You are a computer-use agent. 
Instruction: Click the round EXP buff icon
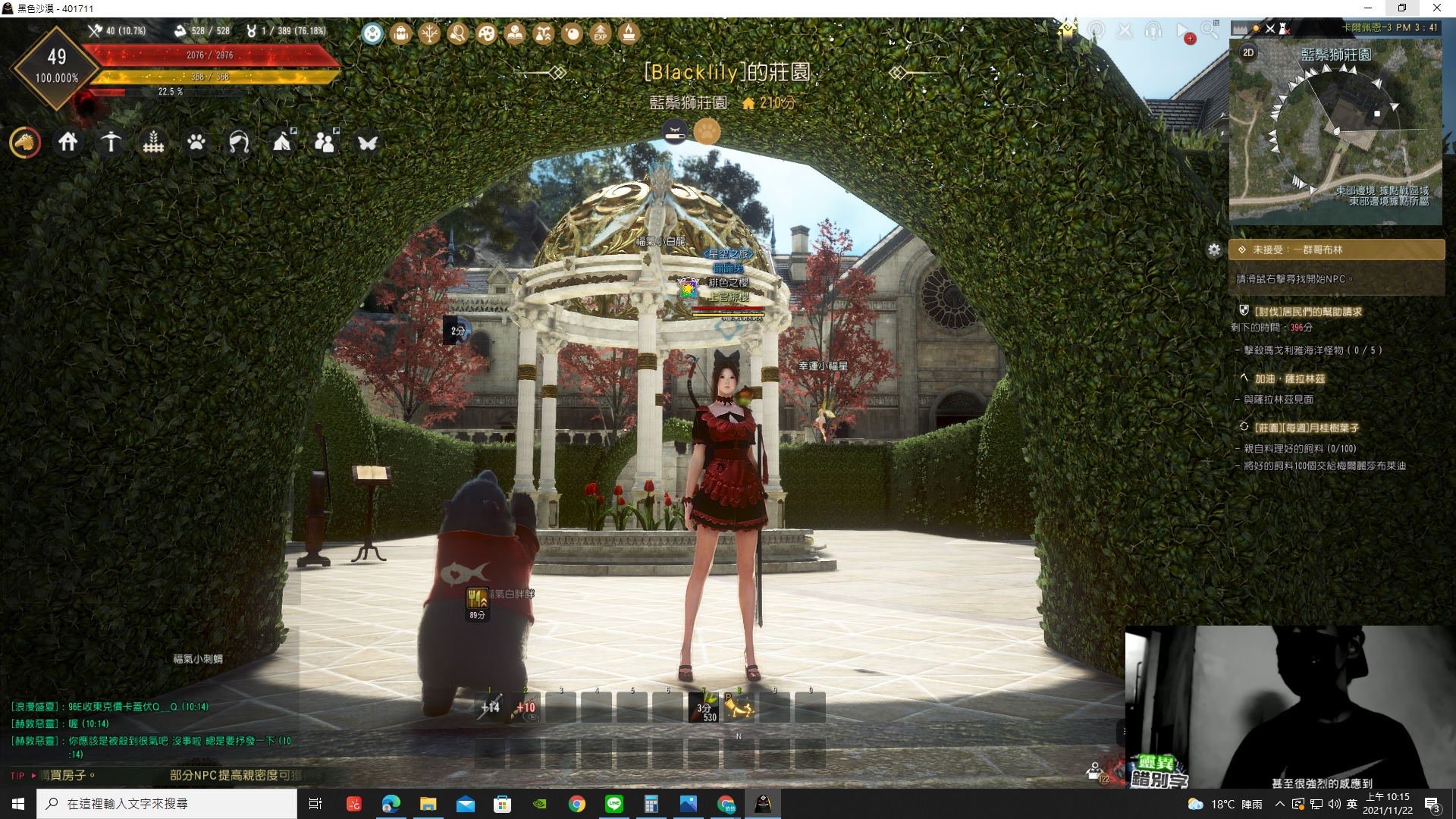coord(601,33)
